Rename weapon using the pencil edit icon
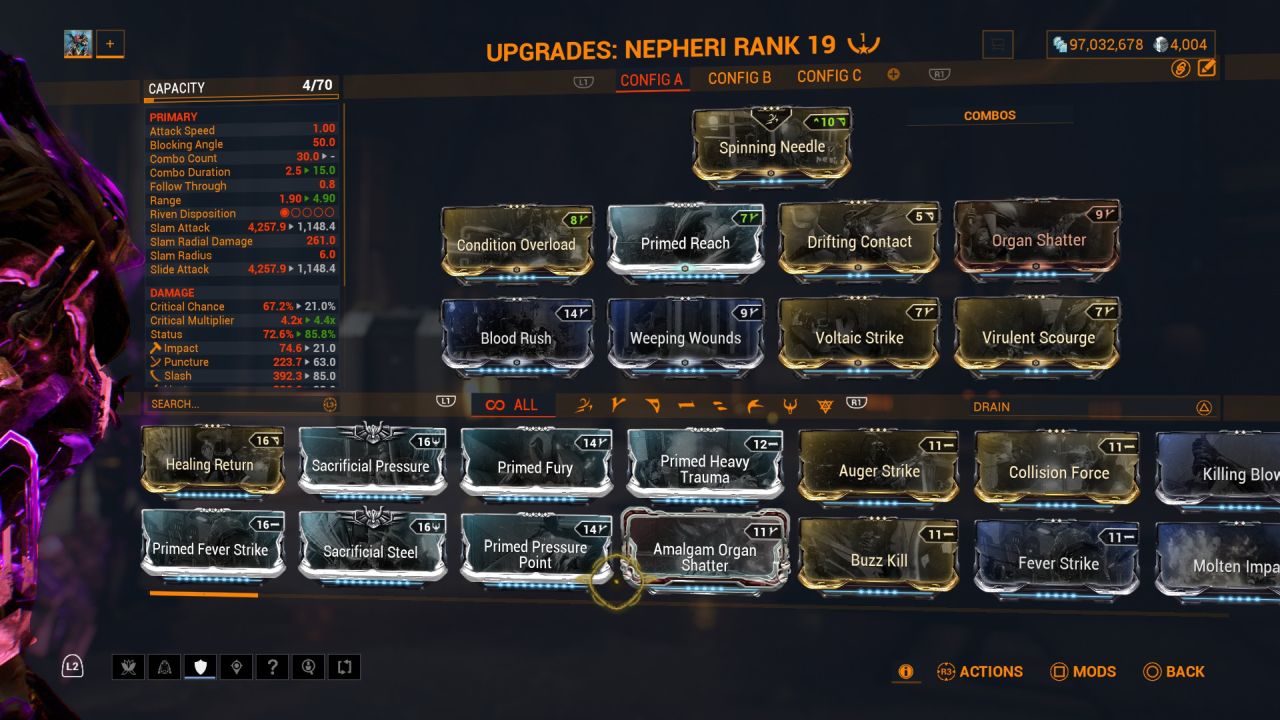The image size is (1280, 720). pos(1208,67)
